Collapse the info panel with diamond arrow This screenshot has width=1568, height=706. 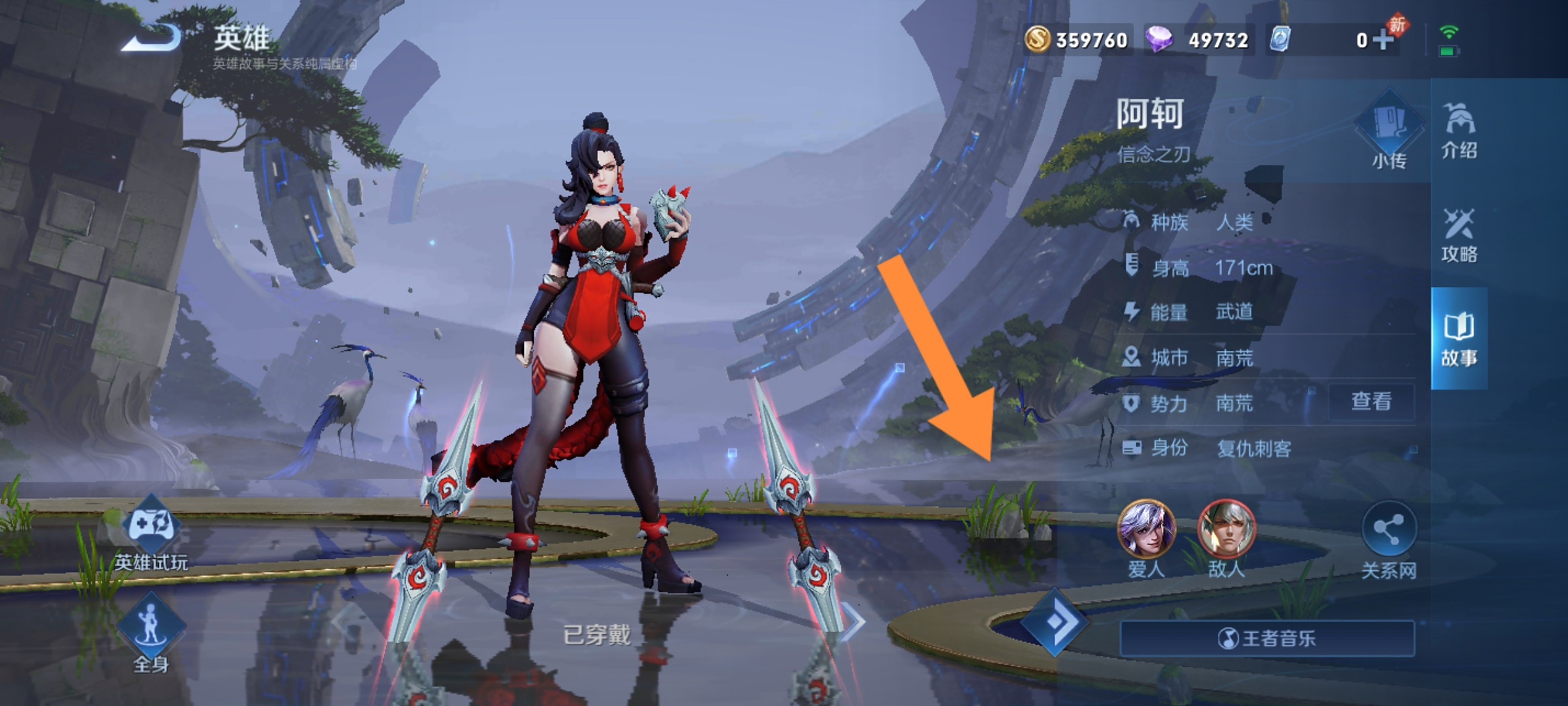(1054, 622)
